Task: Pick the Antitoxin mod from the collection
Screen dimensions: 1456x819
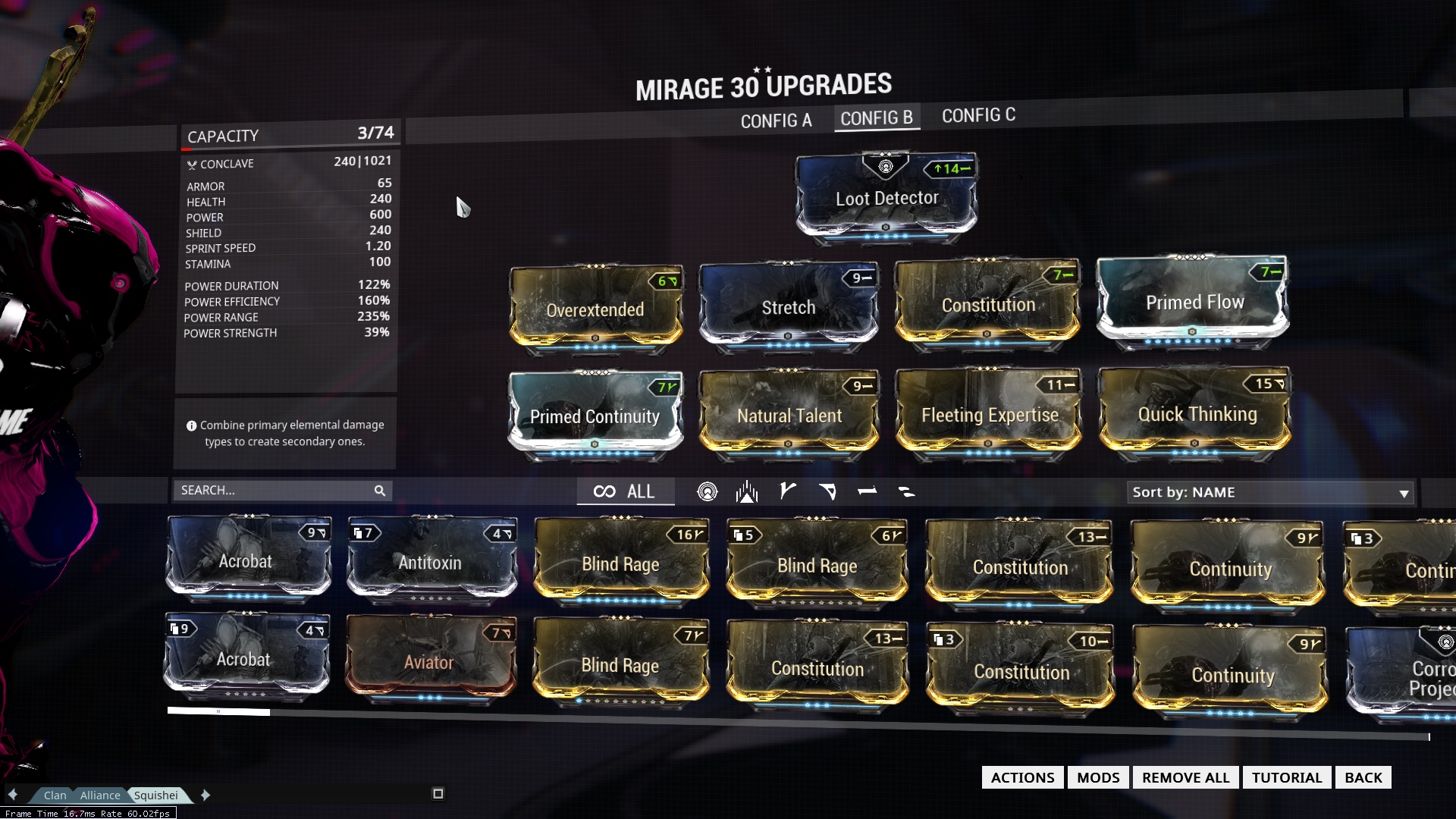Action: click(431, 562)
